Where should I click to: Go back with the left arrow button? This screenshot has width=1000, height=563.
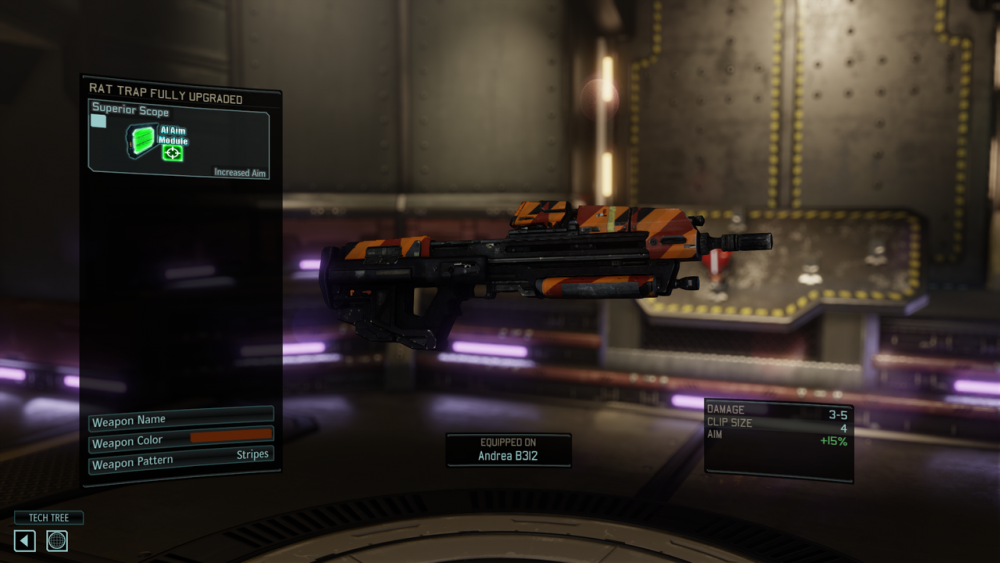coord(25,541)
